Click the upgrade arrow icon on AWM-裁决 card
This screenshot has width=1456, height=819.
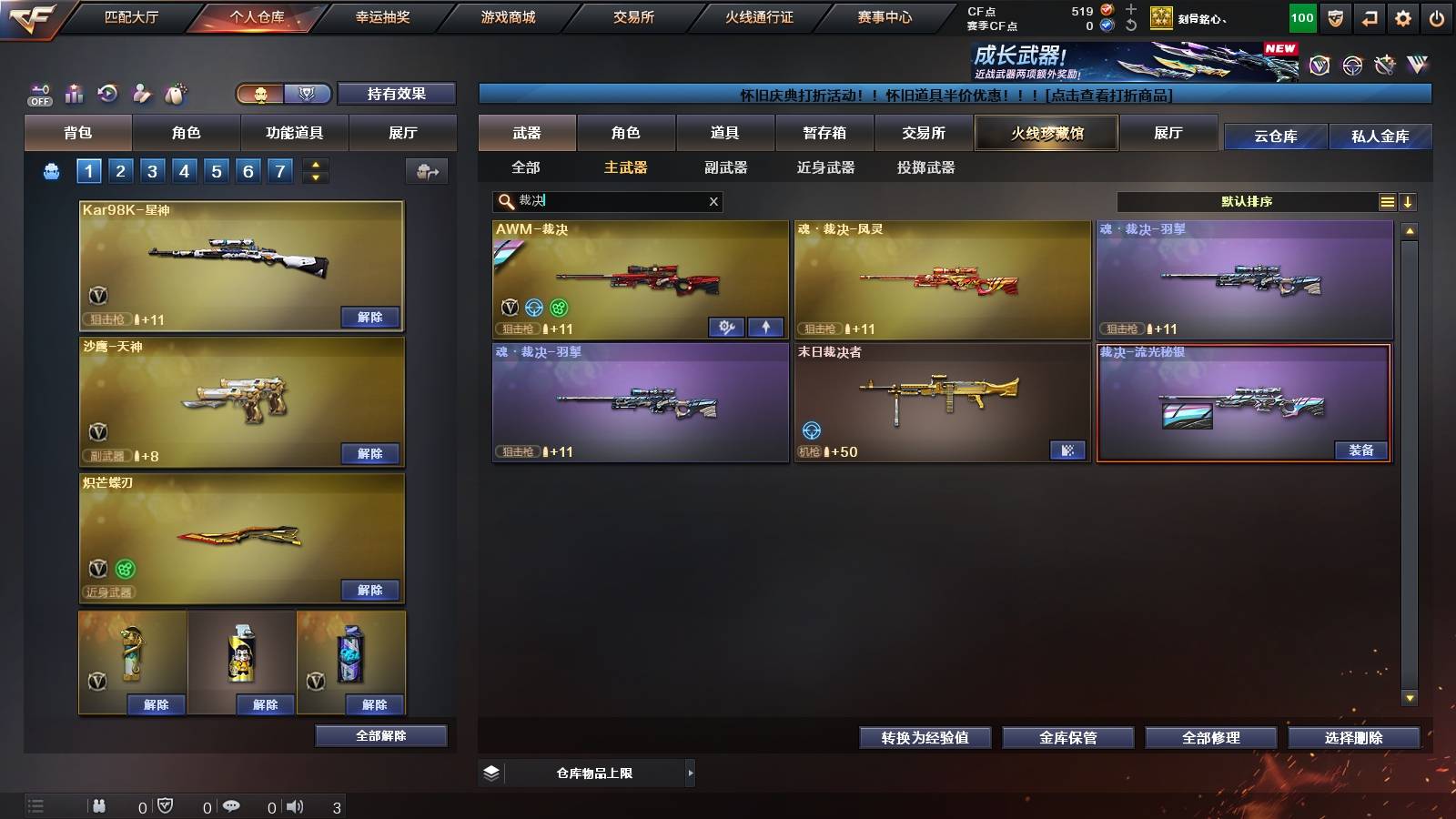[x=767, y=326]
